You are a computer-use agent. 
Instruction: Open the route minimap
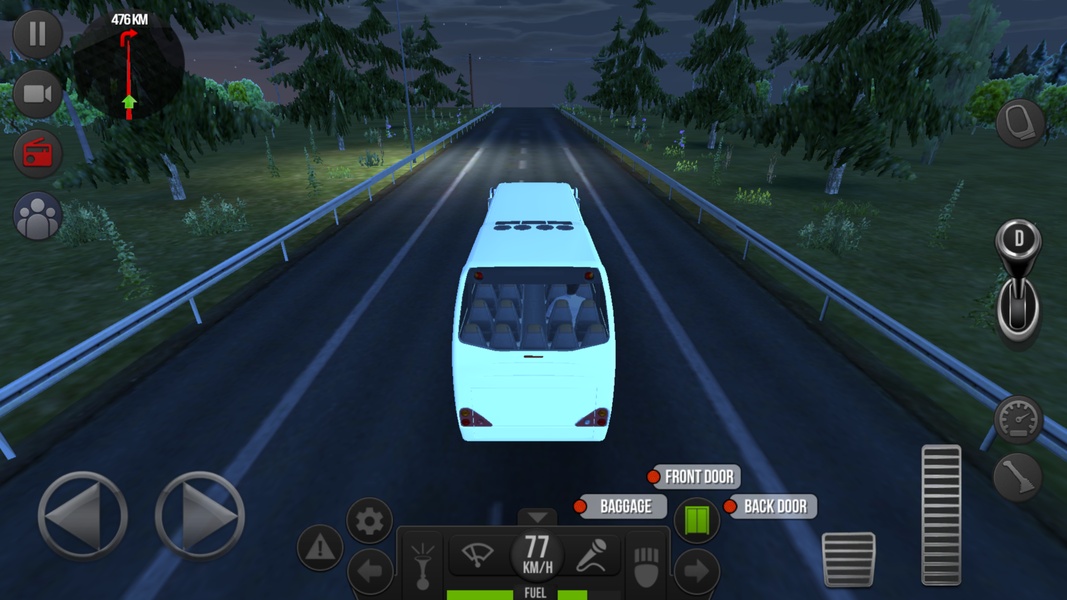tap(128, 66)
